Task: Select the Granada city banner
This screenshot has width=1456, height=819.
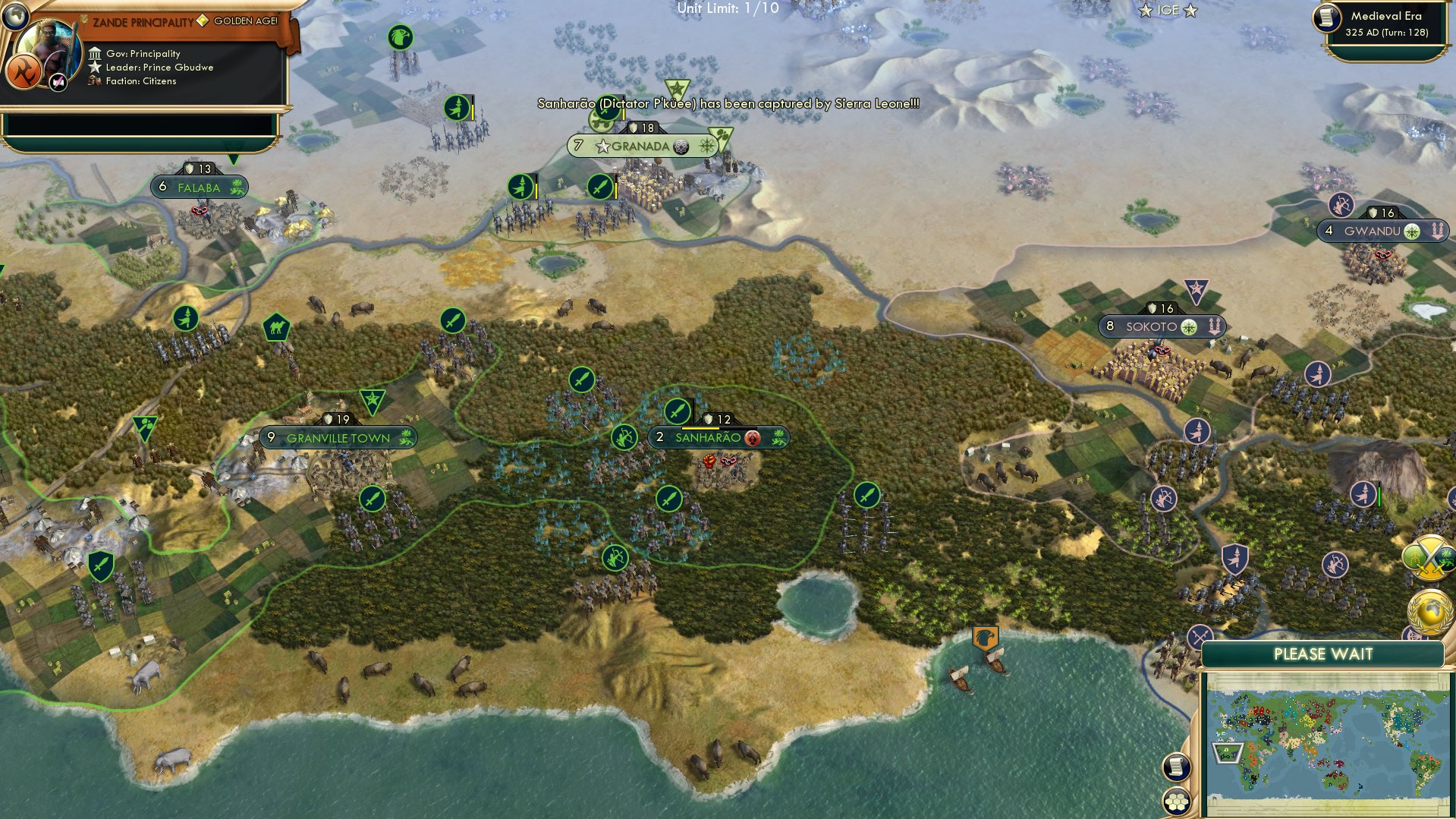Action: click(x=640, y=146)
